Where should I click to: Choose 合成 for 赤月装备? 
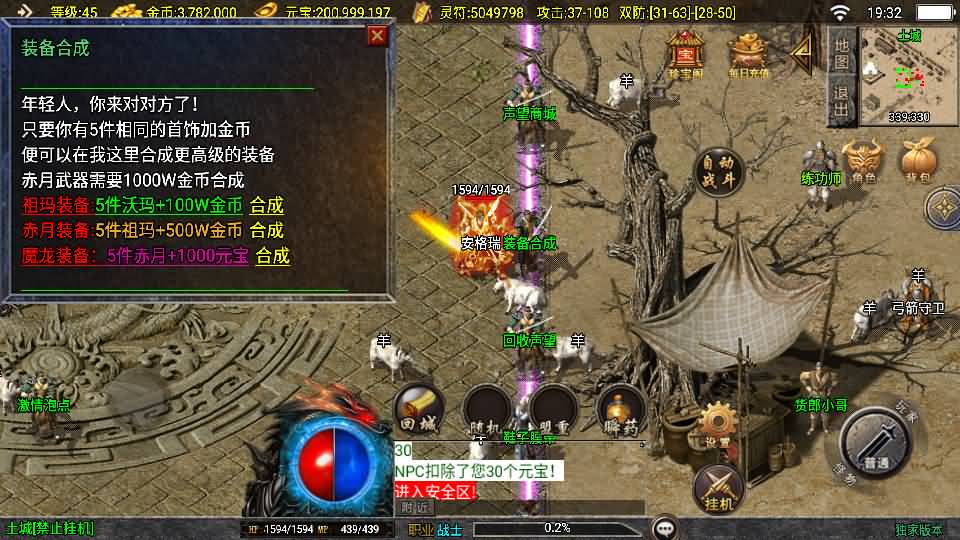click(267, 231)
